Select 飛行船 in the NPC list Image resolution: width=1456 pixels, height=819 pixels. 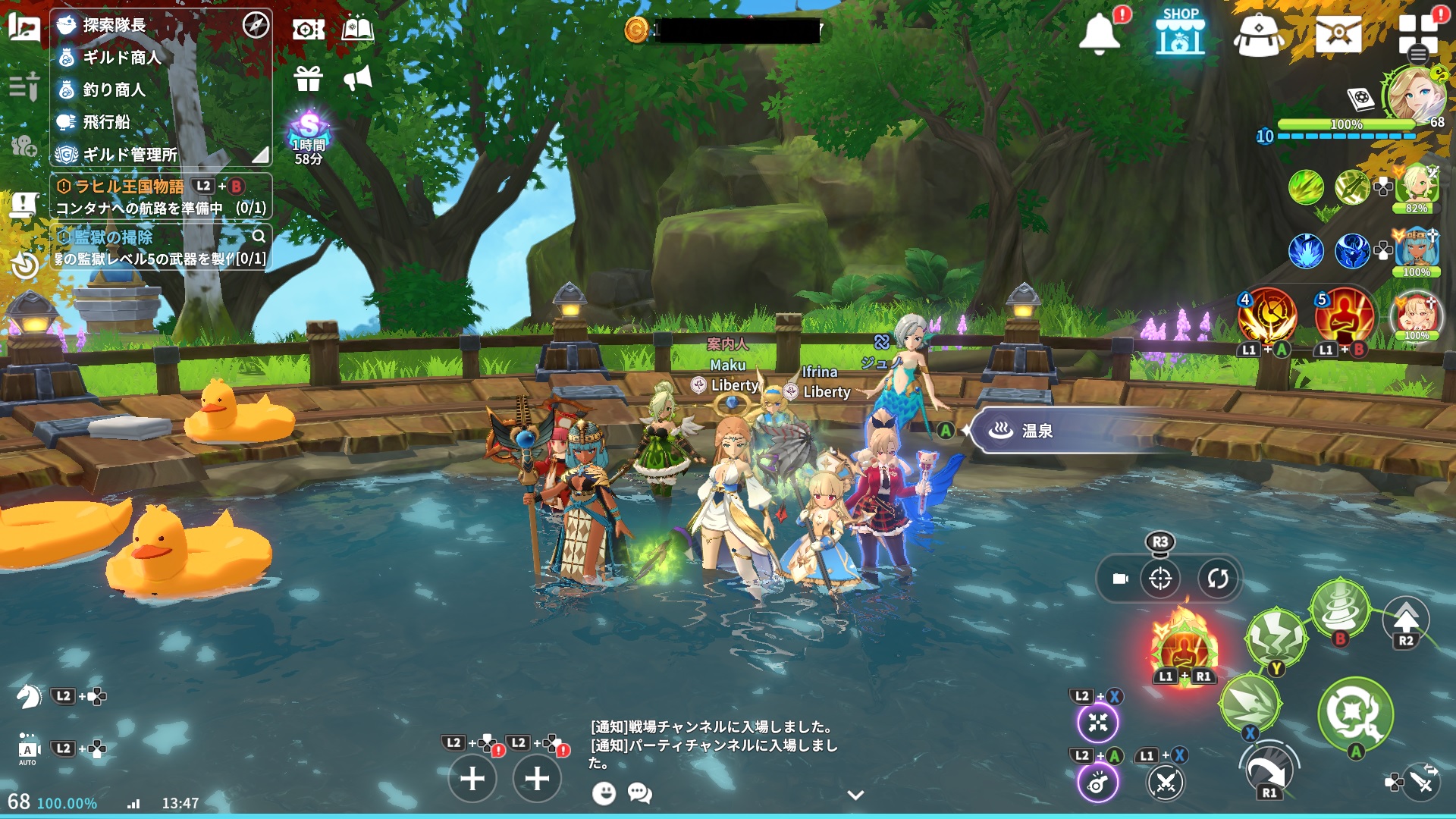106,122
